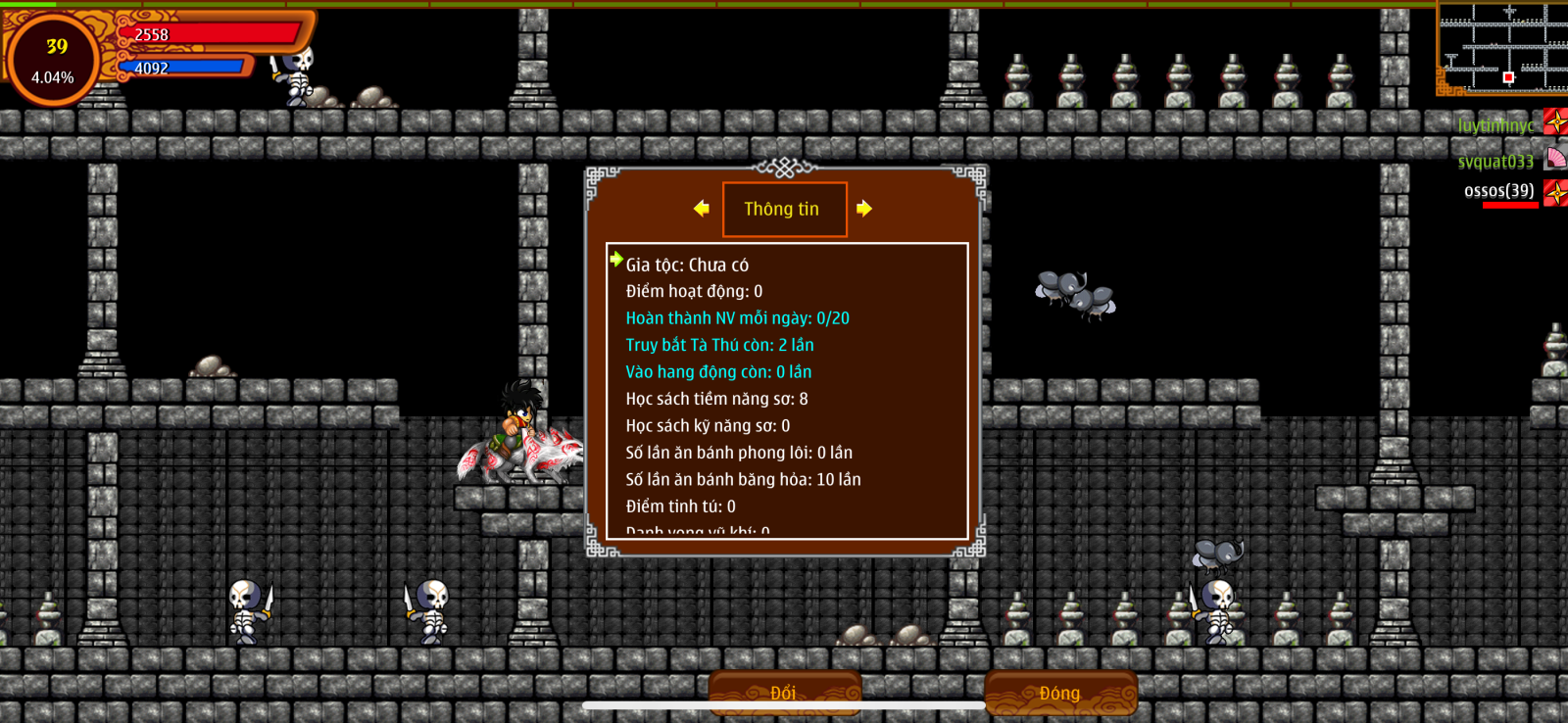Choose the Hoàn thành NV mỗi ngày row
Viewport: 1568px width, 723px height.
coord(737,318)
